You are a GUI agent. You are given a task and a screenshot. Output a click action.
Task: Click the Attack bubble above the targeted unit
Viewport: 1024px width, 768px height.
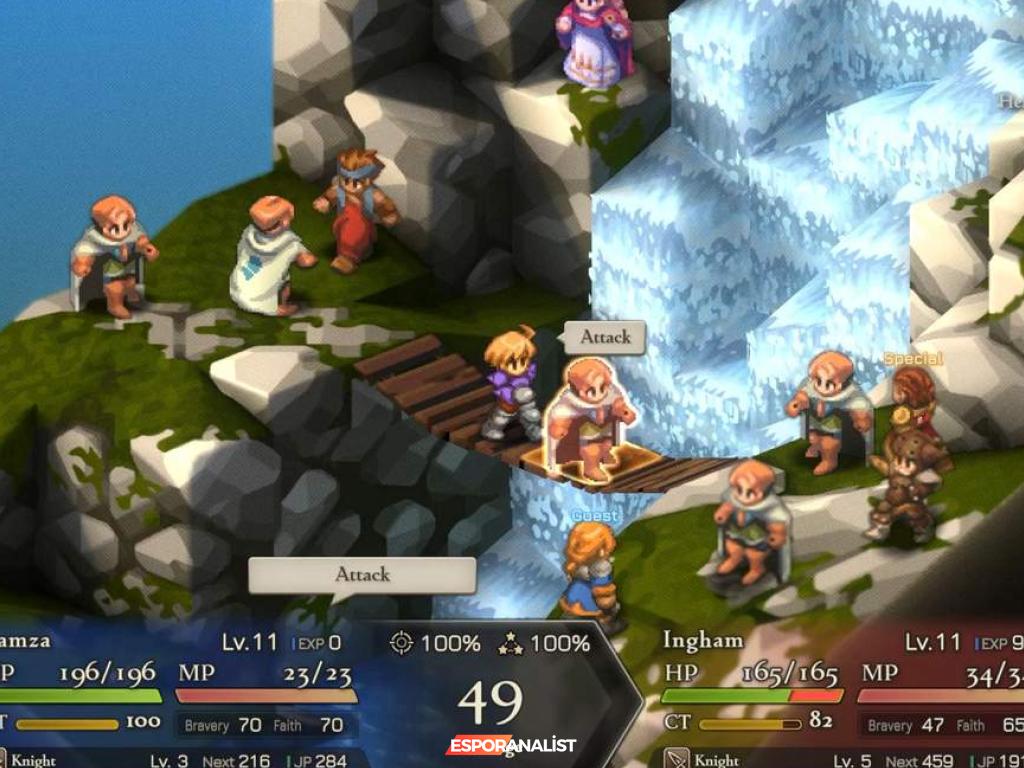pyautogui.click(x=605, y=337)
